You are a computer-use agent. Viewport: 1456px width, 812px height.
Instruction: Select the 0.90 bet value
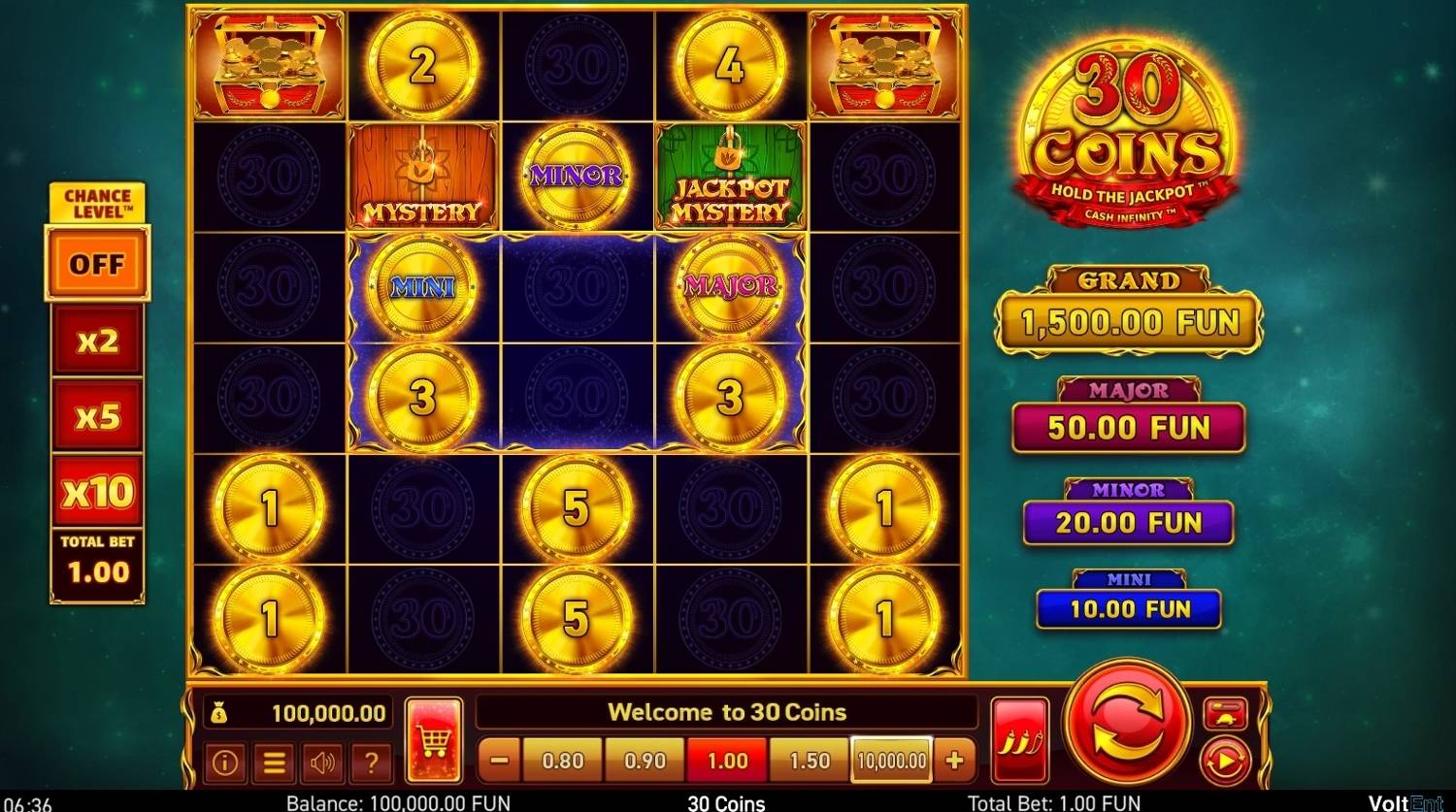pos(644,761)
